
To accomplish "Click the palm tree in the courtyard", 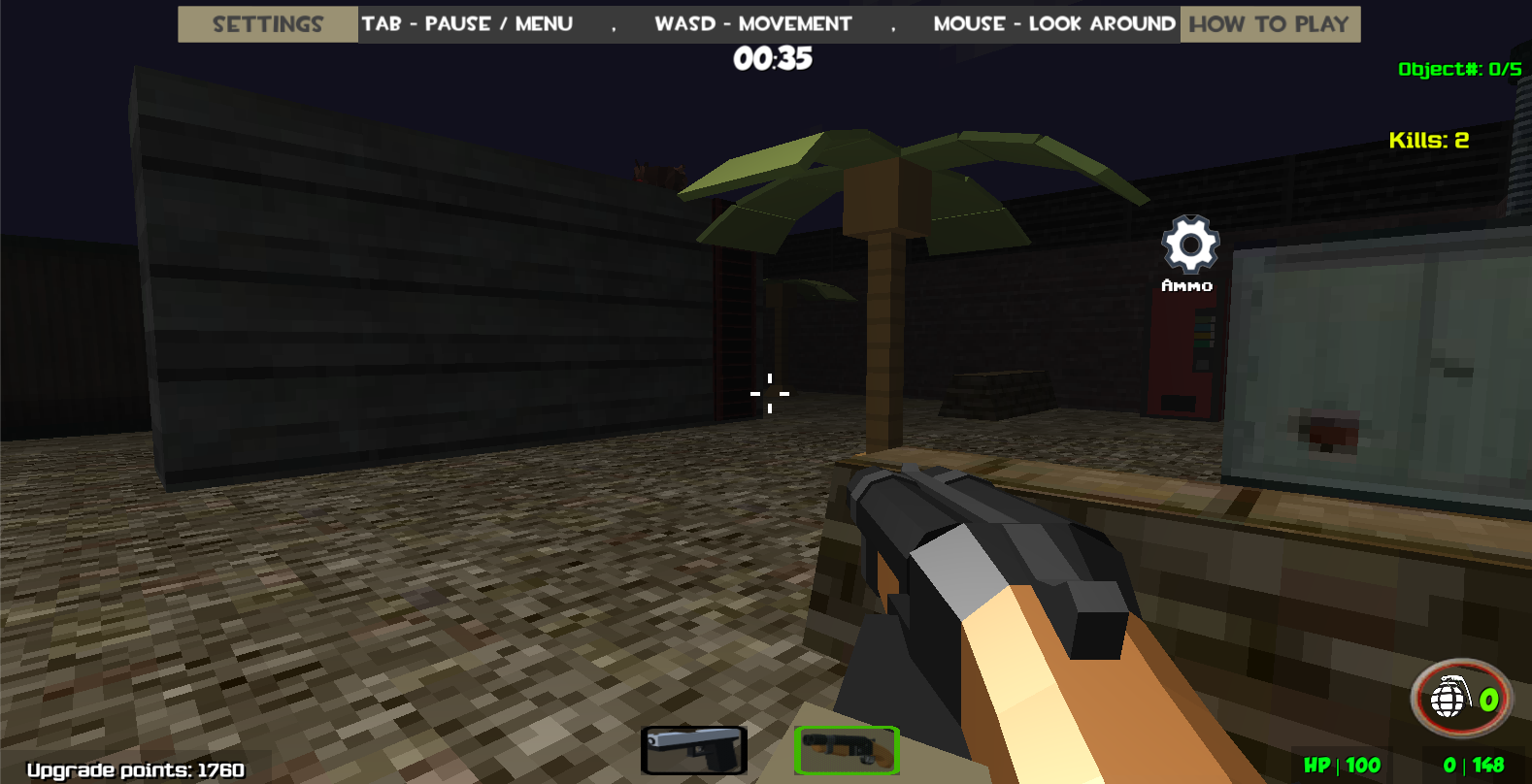I will pos(883,291).
